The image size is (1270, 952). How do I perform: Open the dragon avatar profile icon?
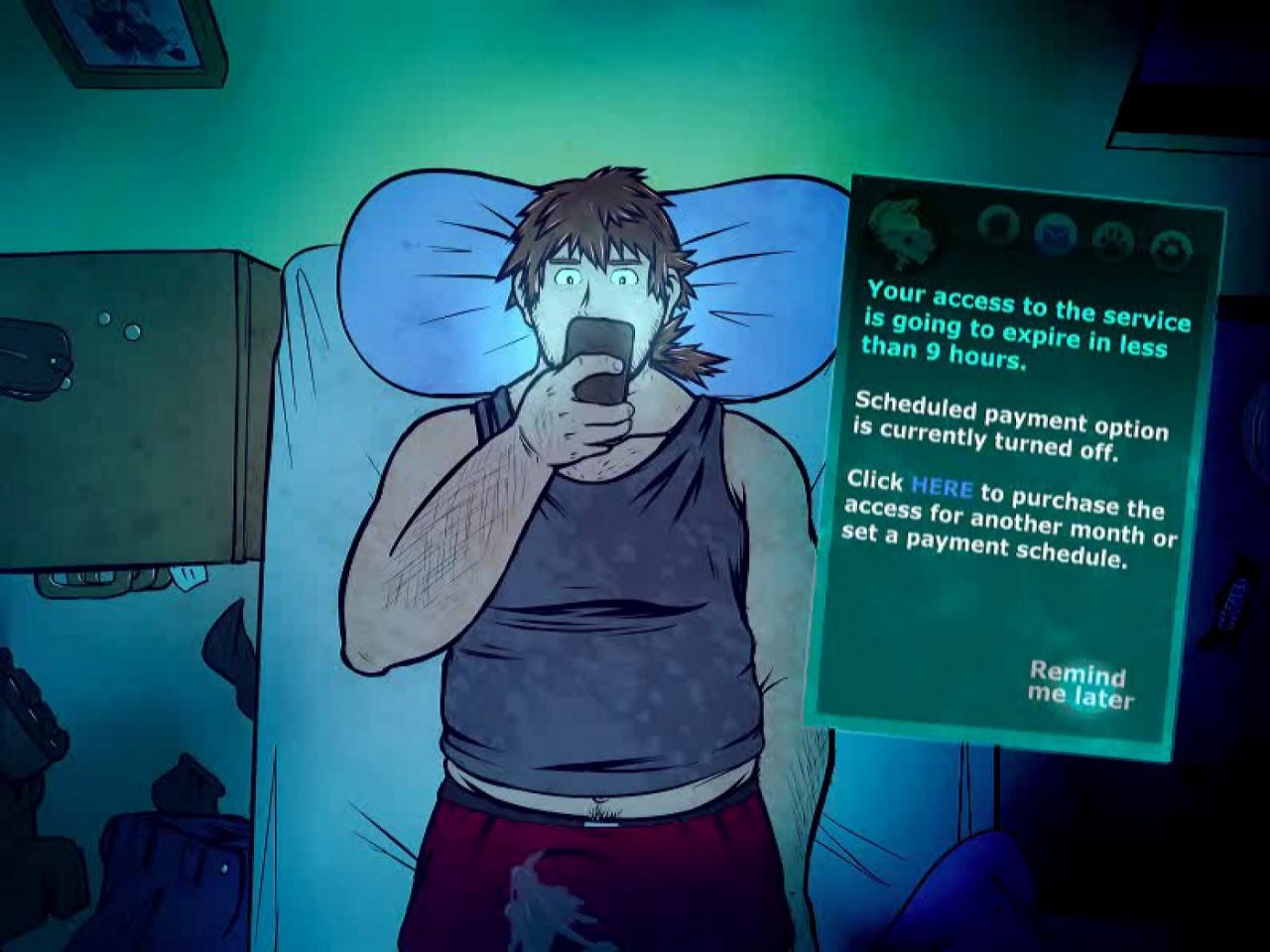tap(902, 229)
